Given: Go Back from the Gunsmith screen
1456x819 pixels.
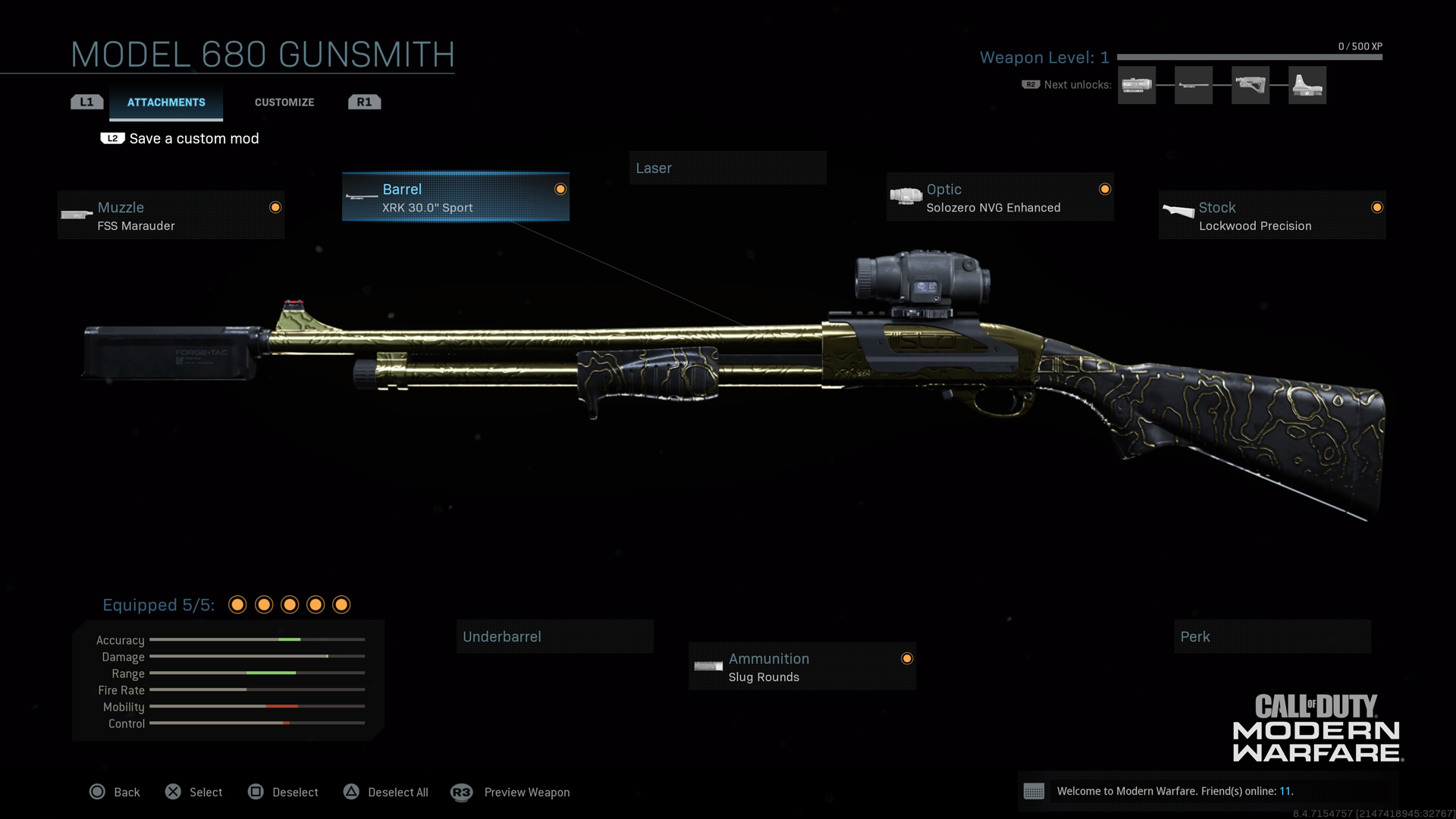Looking at the screenshot, I should pyautogui.click(x=115, y=792).
